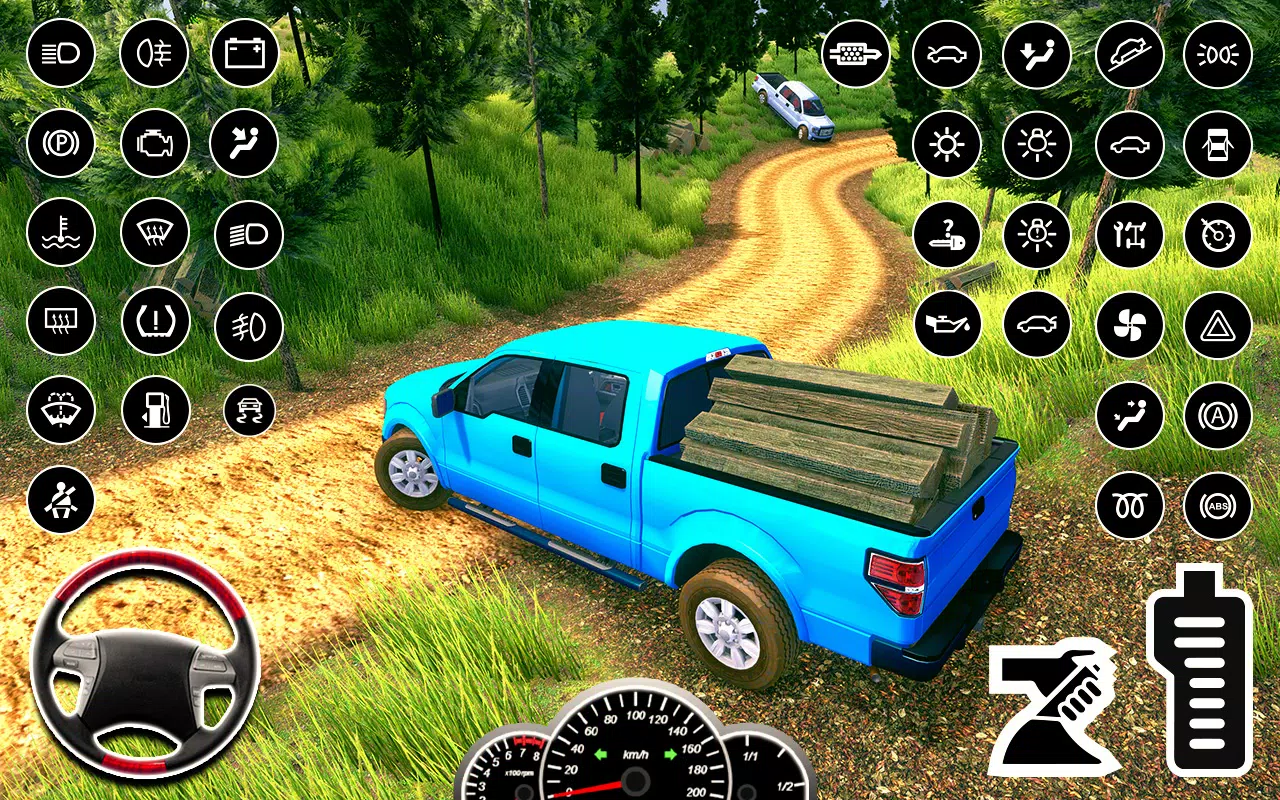Activate the windshield washer spray icon
The height and width of the screenshot is (800, 1280).
[x=61, y=410]
